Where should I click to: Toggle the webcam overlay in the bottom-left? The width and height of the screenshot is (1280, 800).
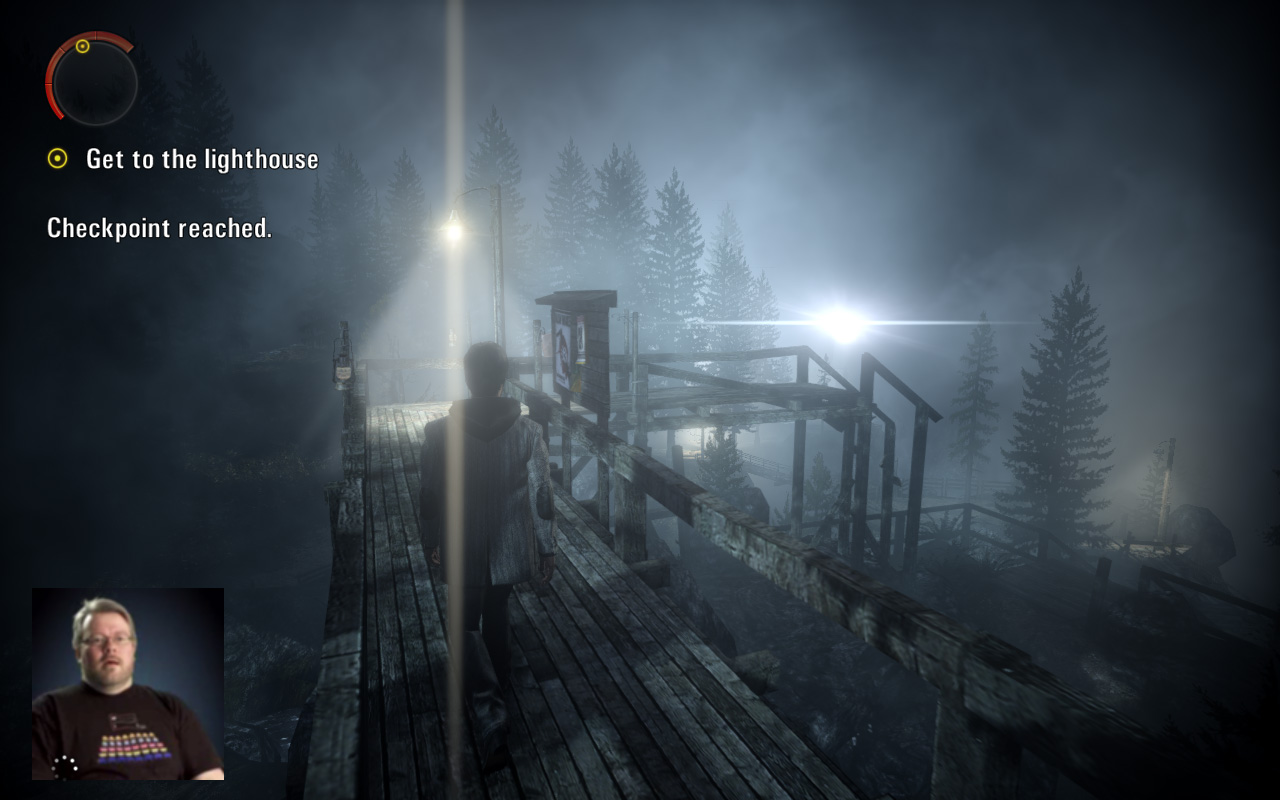pos(127,688)
